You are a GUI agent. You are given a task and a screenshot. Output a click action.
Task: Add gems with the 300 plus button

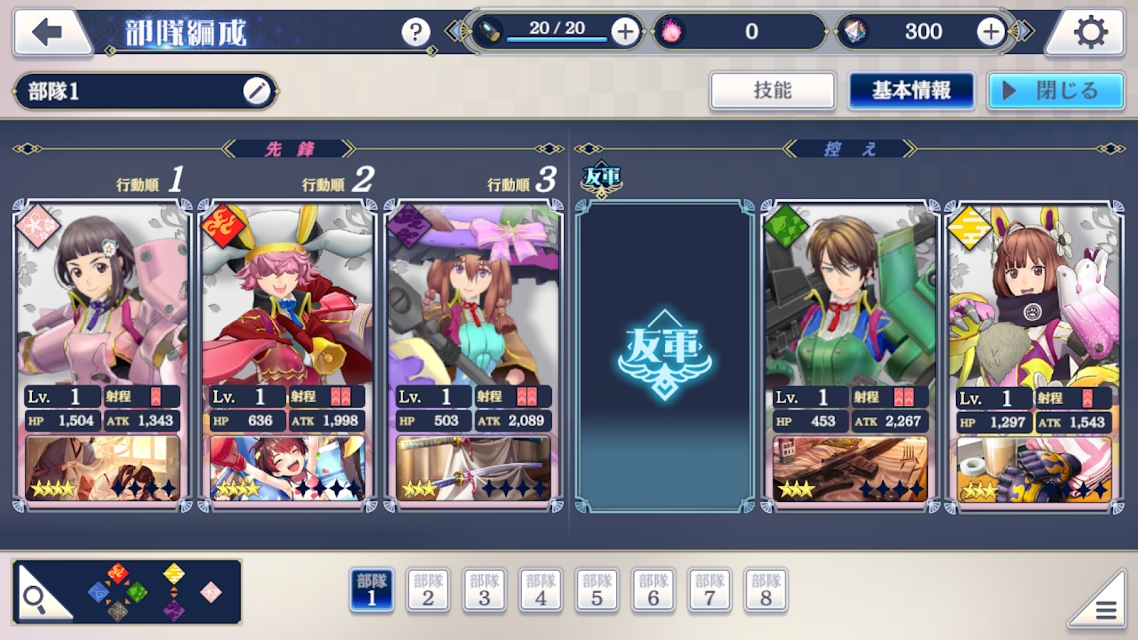(x=990, y=32)
